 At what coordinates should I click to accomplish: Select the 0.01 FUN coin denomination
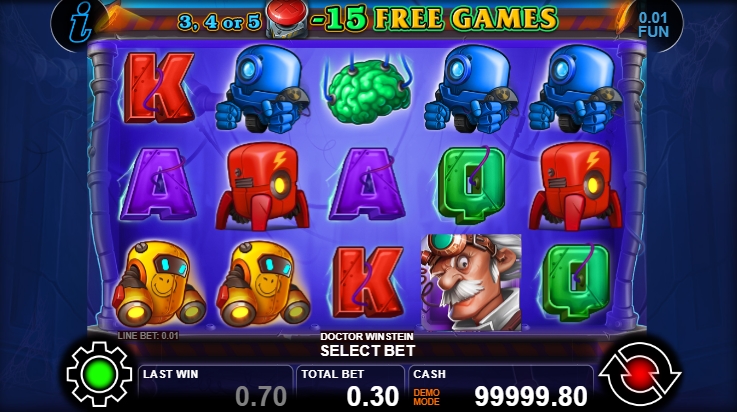pos(653,24)
